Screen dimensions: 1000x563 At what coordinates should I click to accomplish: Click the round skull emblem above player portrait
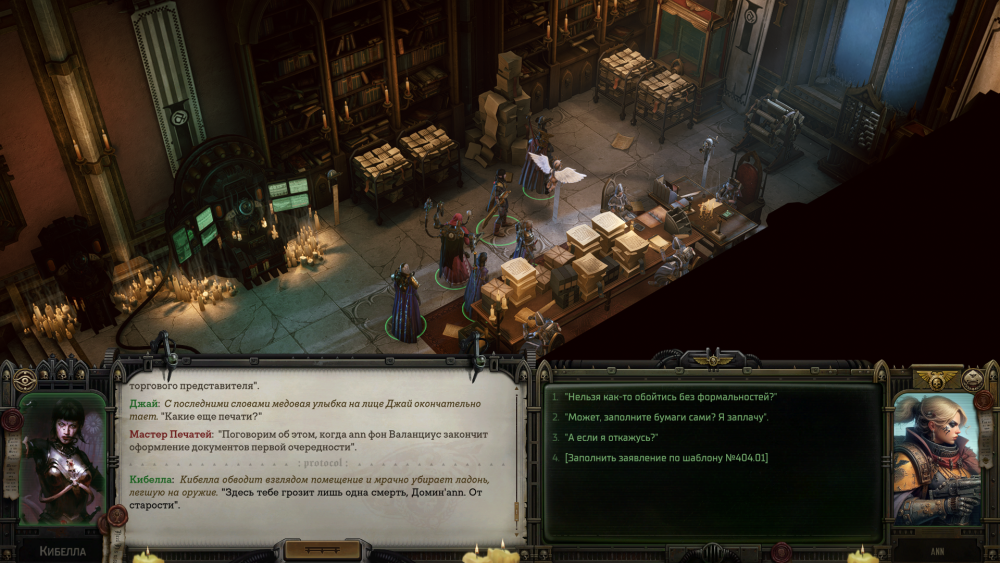(972, 379)
